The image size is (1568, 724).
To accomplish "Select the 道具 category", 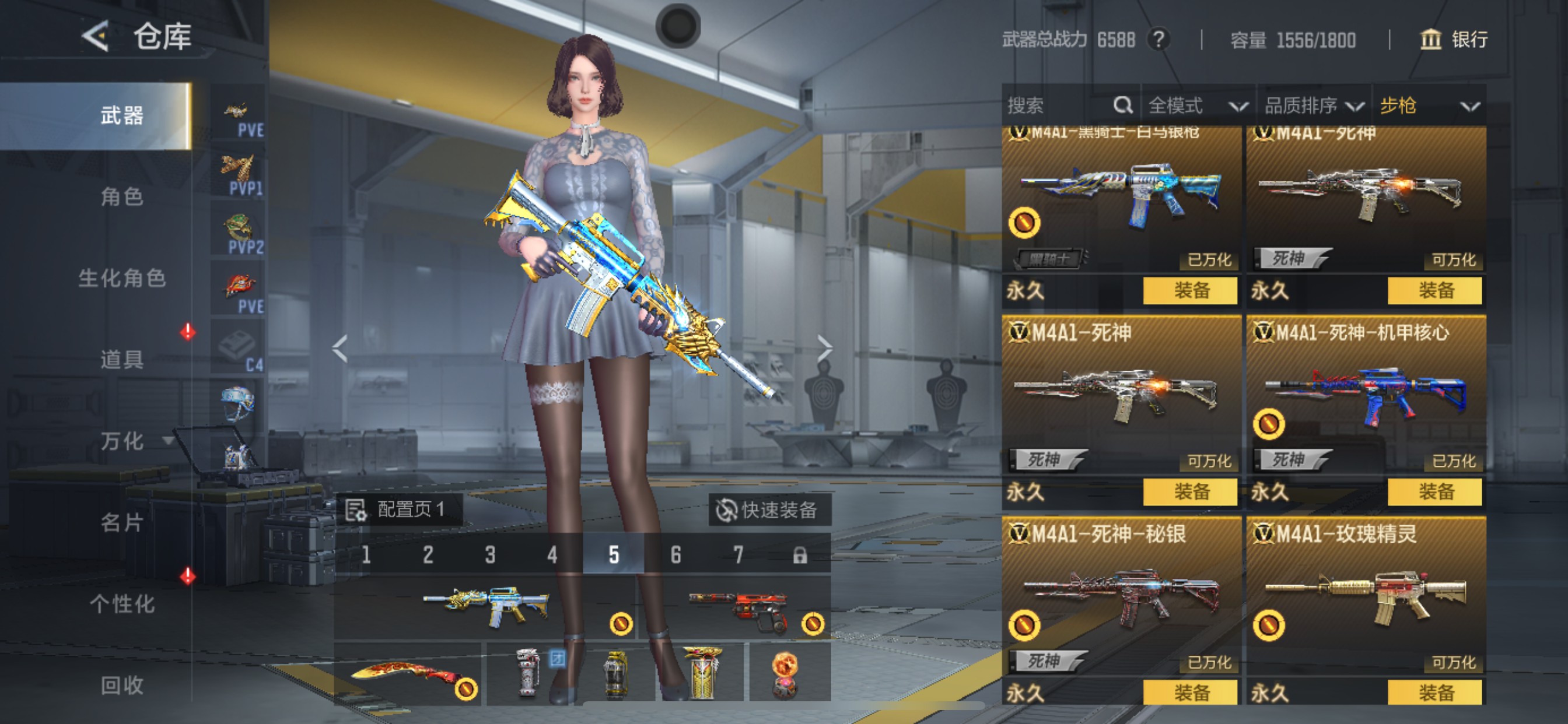I will click(122, 359).
